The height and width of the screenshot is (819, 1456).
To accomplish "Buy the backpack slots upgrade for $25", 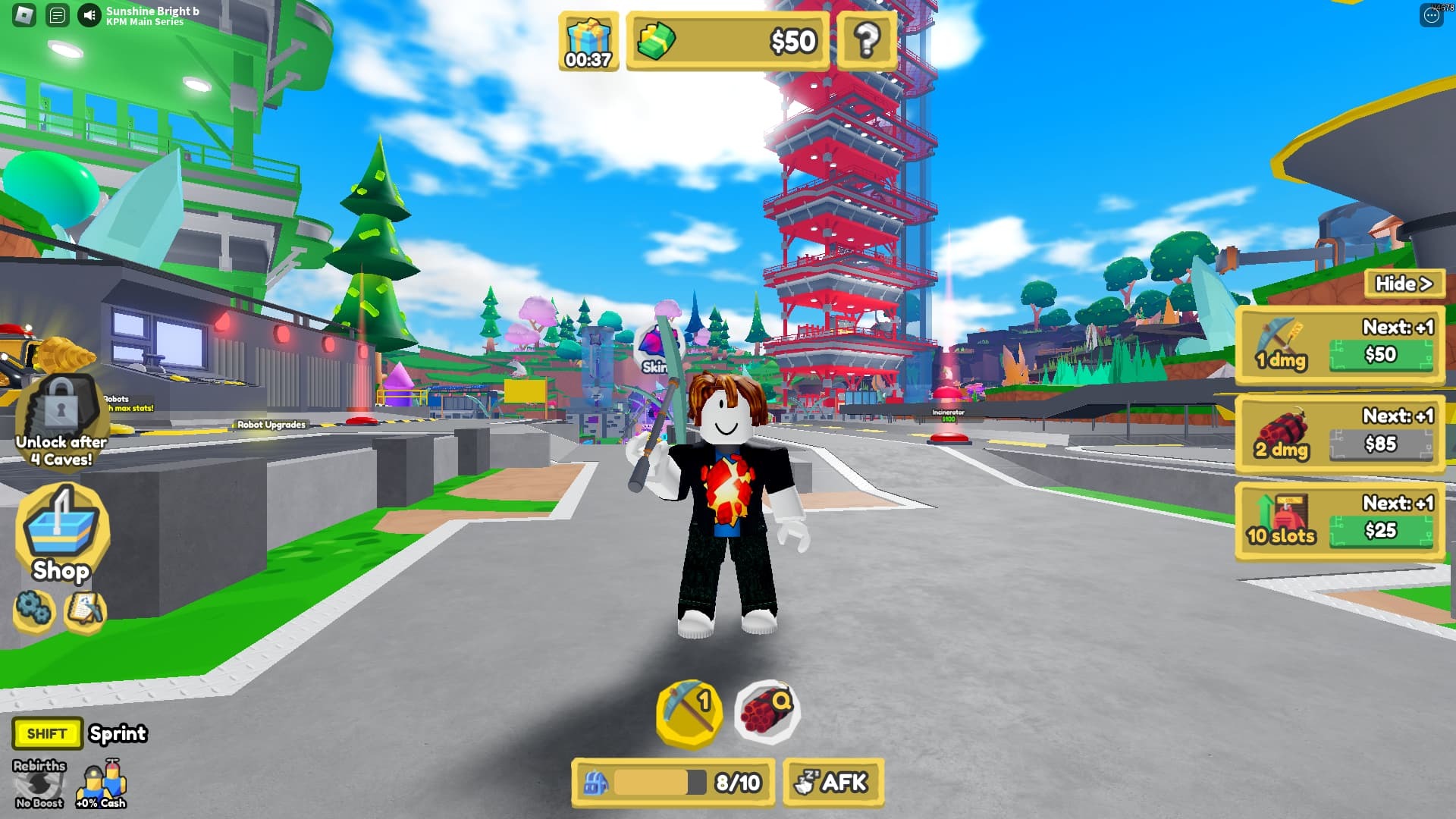I will (x=1380, y=530).
